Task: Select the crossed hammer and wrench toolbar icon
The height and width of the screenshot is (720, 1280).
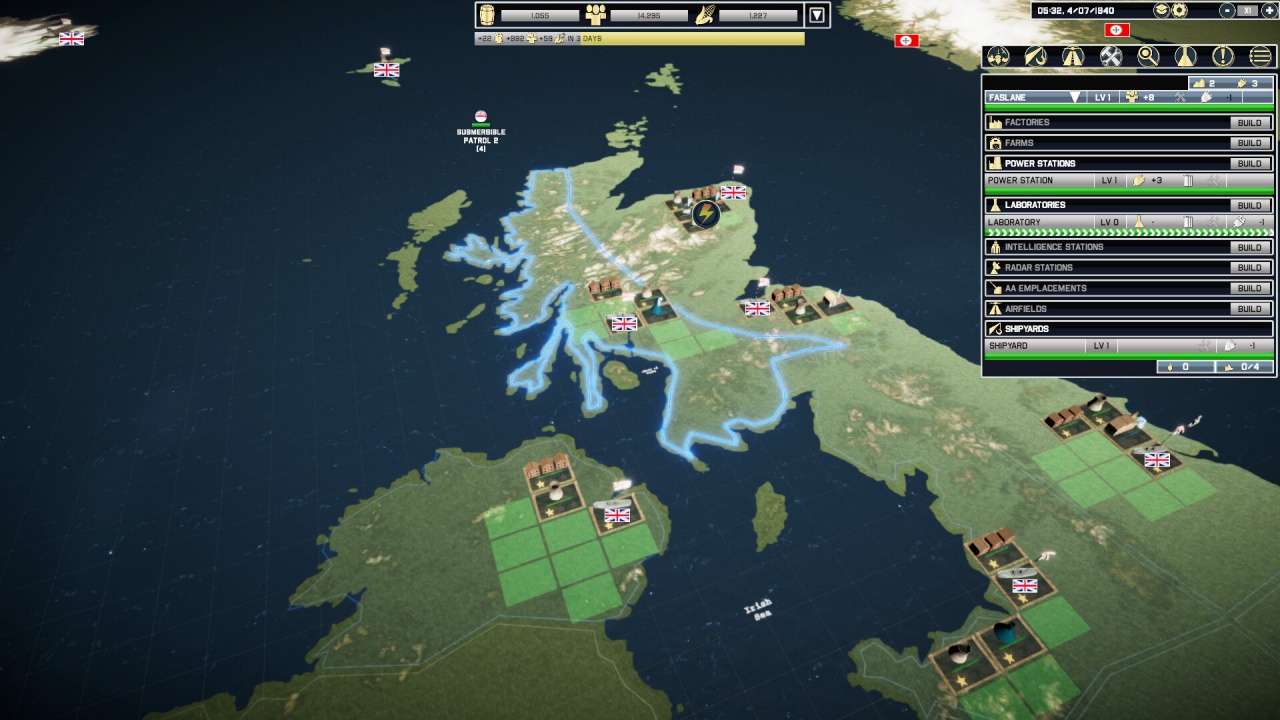Action: click(x=1110, y=57)
